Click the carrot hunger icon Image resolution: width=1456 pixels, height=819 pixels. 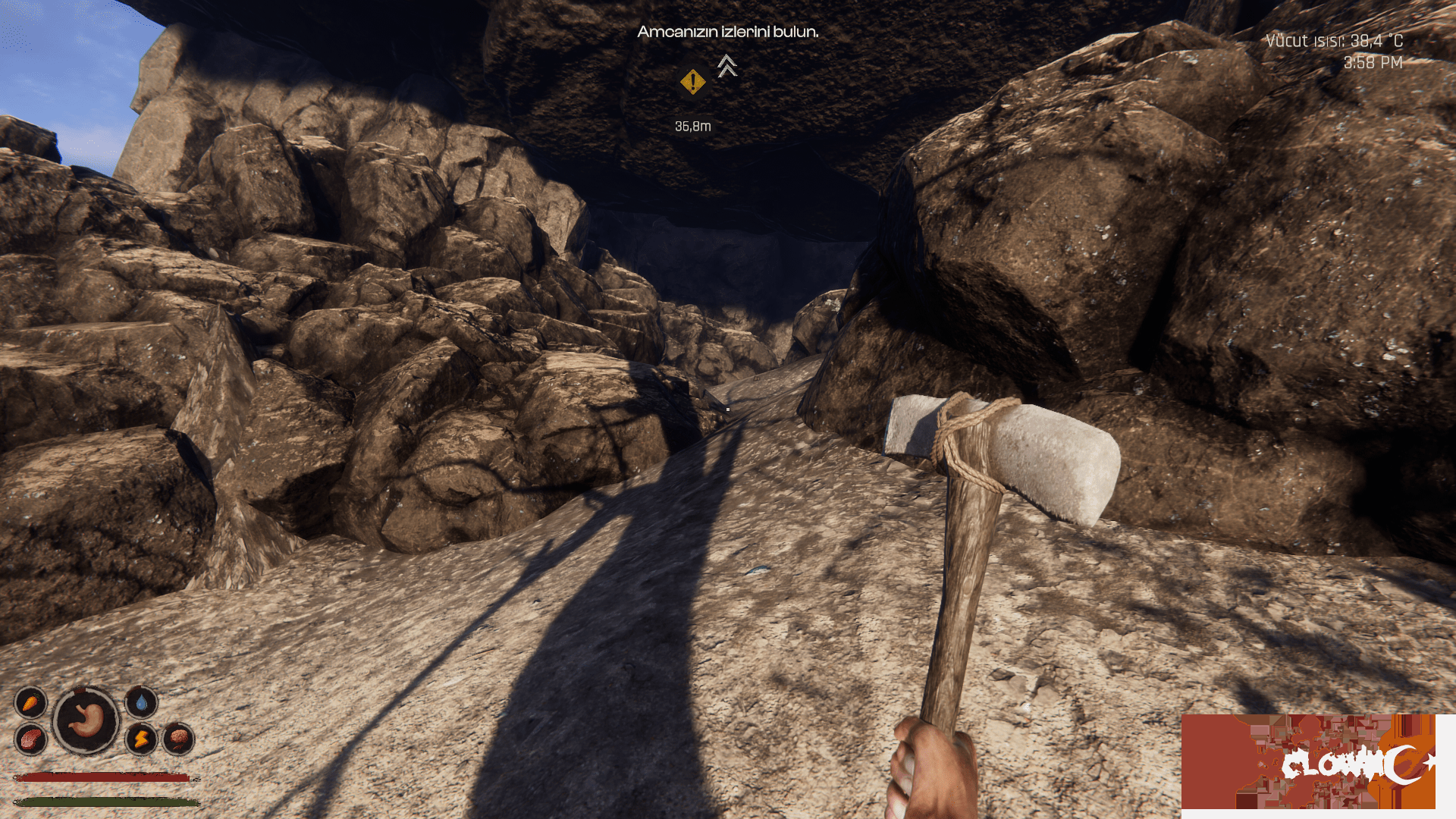click(30, 702)
